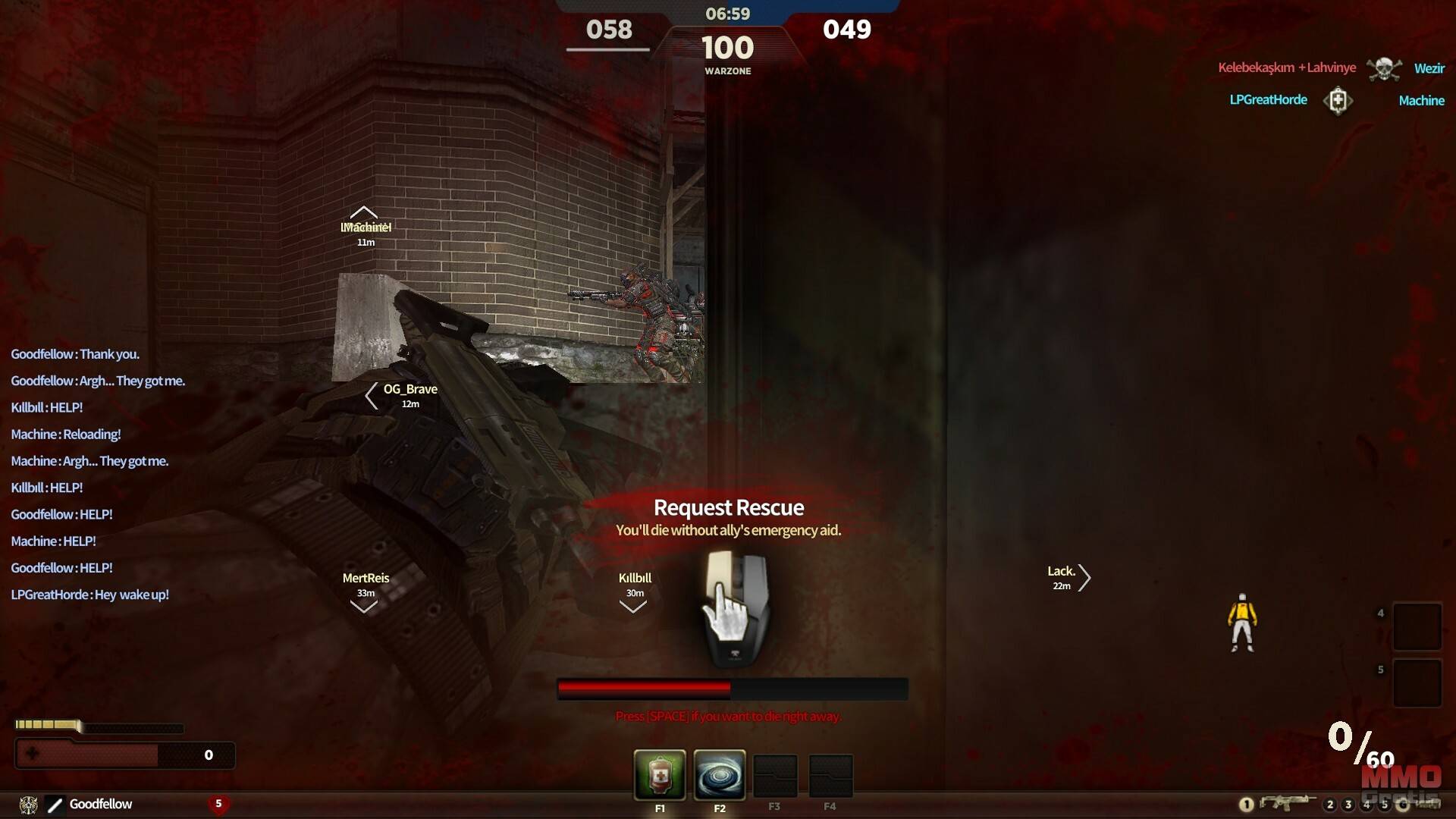1456x819 pixels.
Task: Click the yellow body damage status figure
Action: [x=1241, y=623]
